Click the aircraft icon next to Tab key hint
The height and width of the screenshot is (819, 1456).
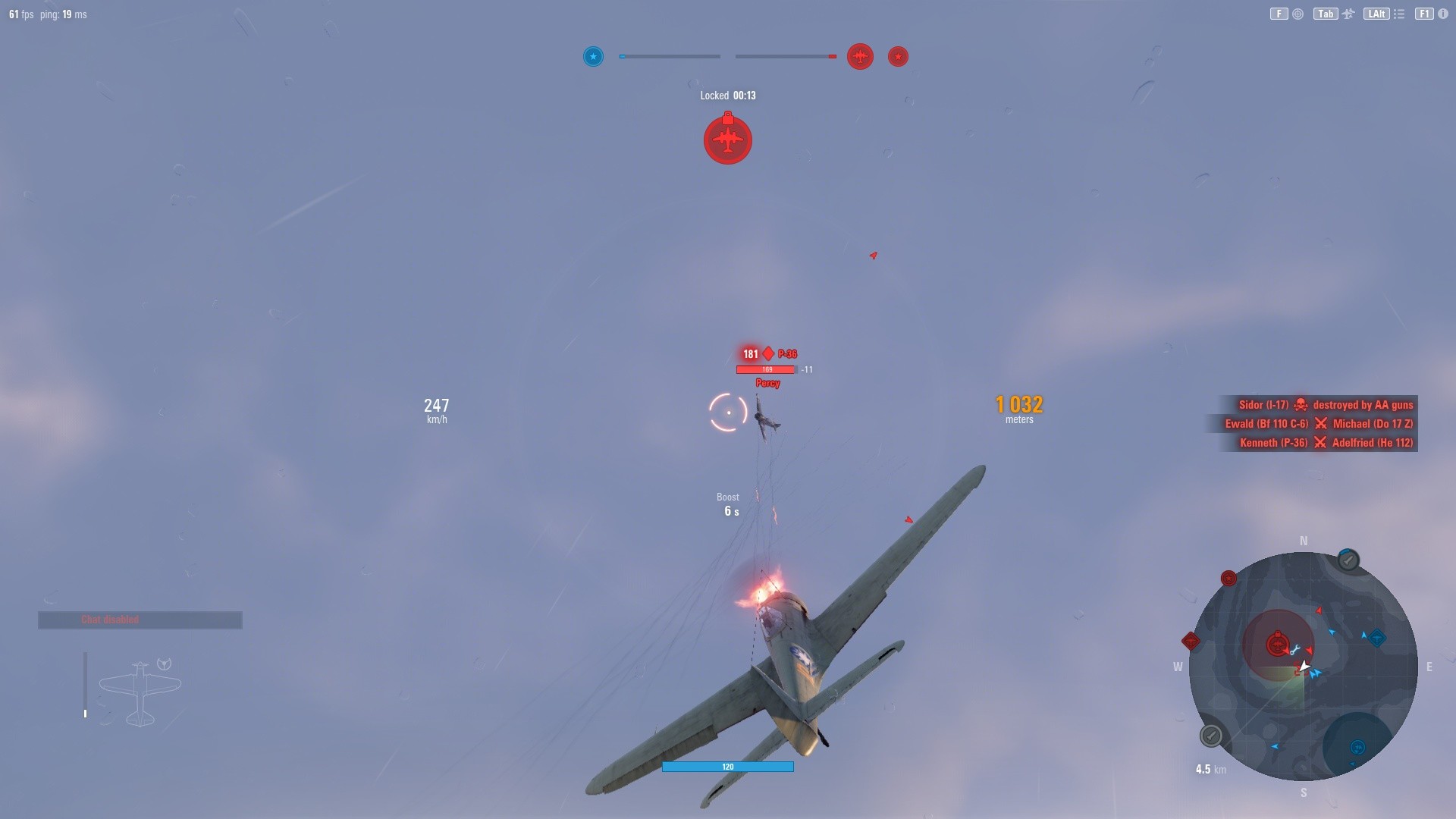click(x=1348, y=14)
